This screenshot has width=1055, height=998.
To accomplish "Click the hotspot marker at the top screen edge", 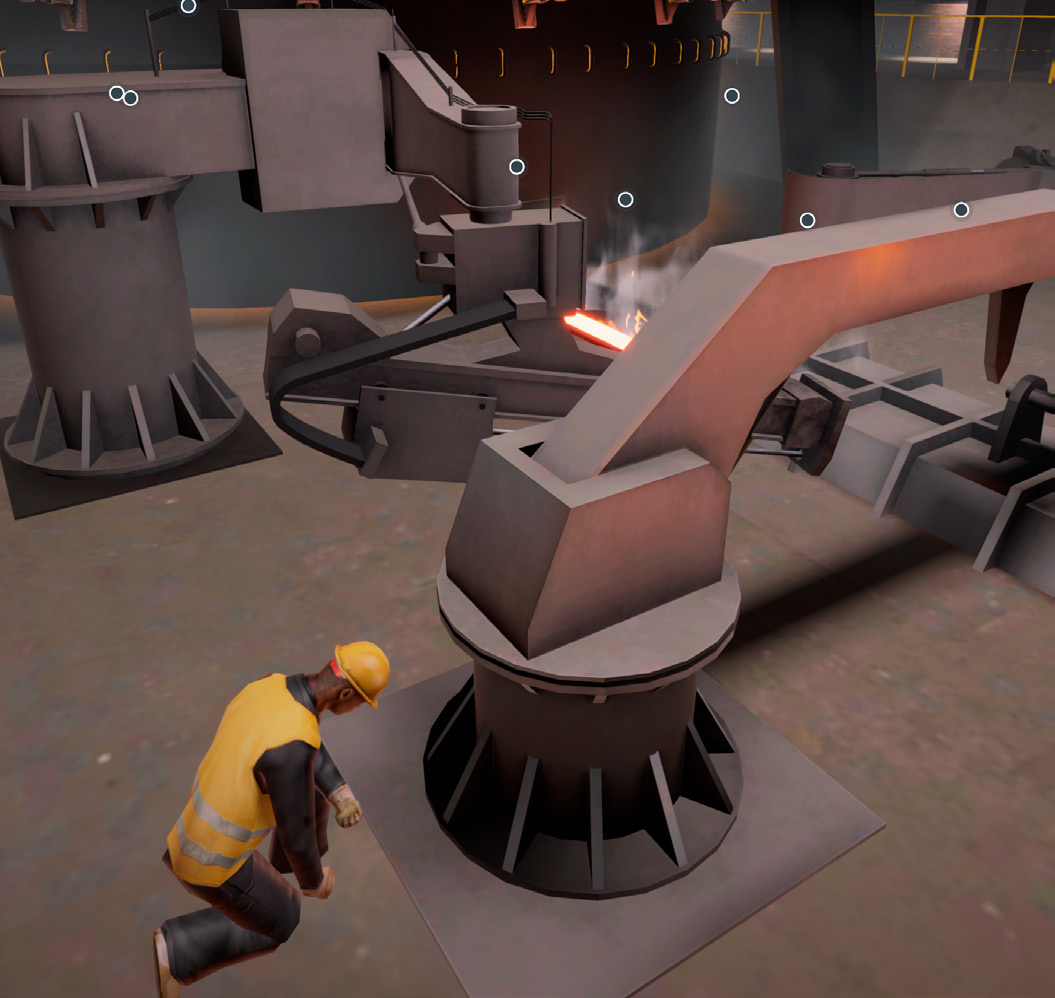I will [x=188, y=6].
